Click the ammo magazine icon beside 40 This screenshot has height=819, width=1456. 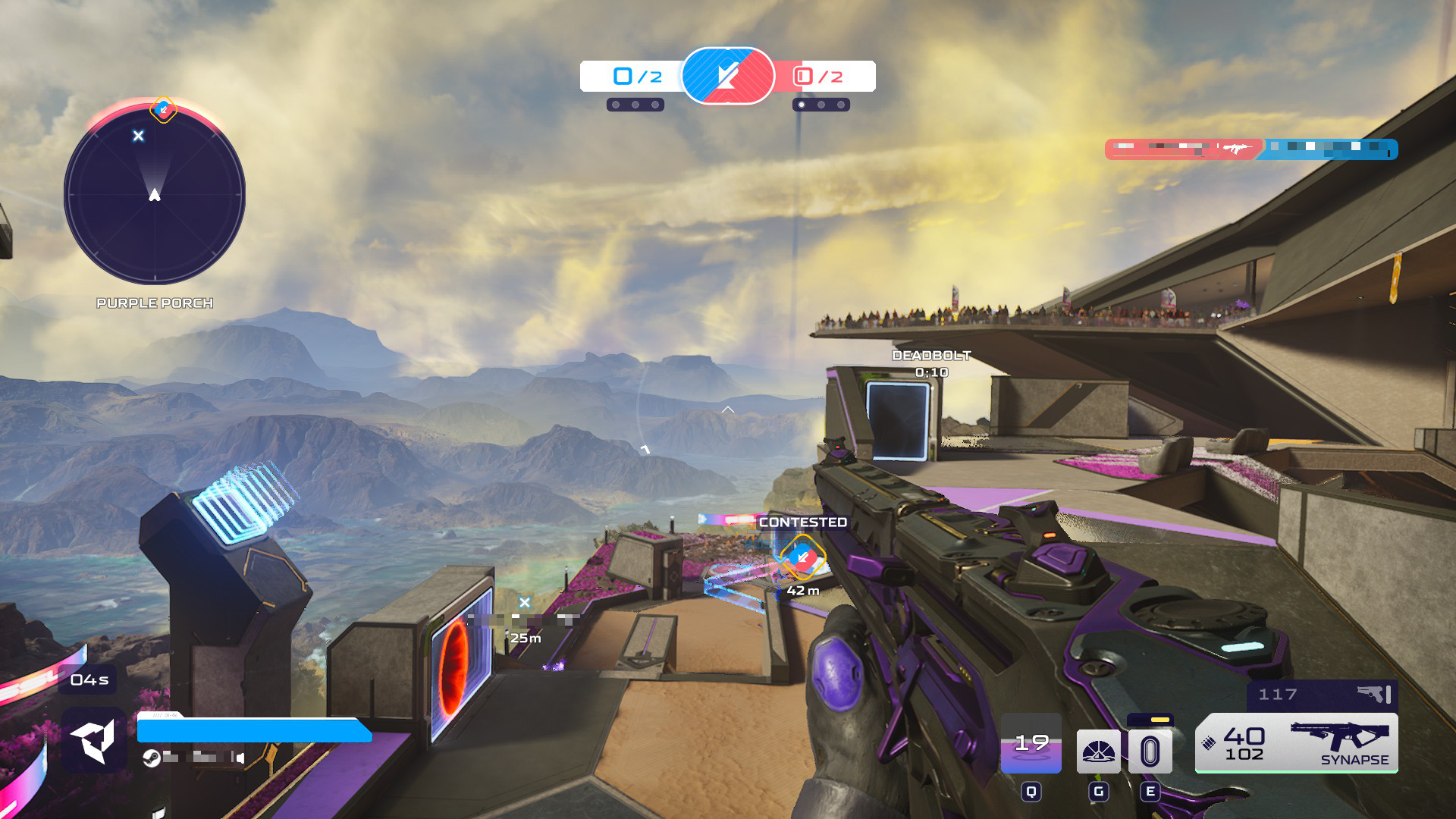click(1207, 743)
